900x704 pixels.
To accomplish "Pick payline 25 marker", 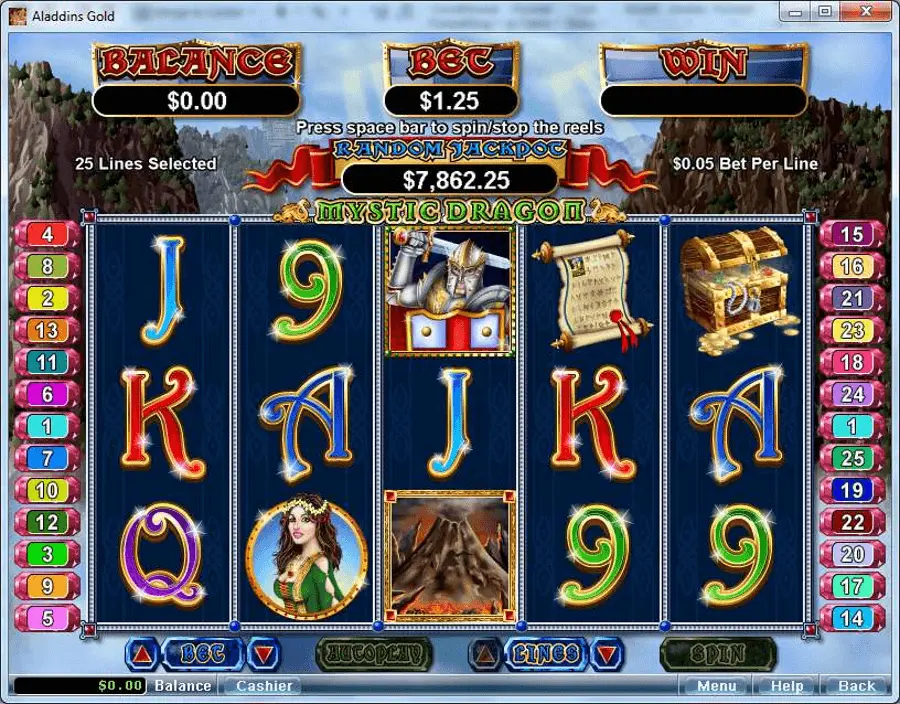I will pos(851,458).
